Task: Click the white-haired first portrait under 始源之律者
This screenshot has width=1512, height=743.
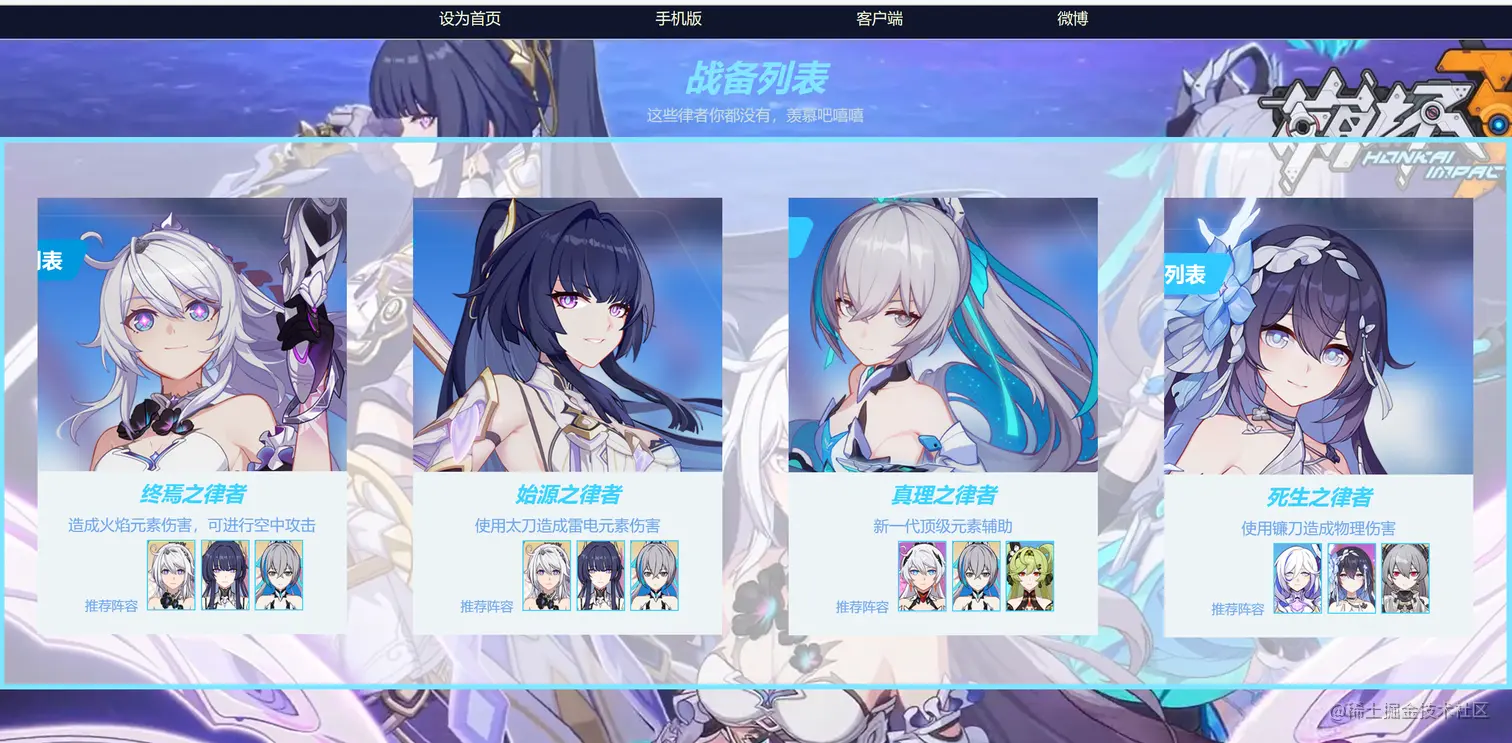Action: pos(545,577)
